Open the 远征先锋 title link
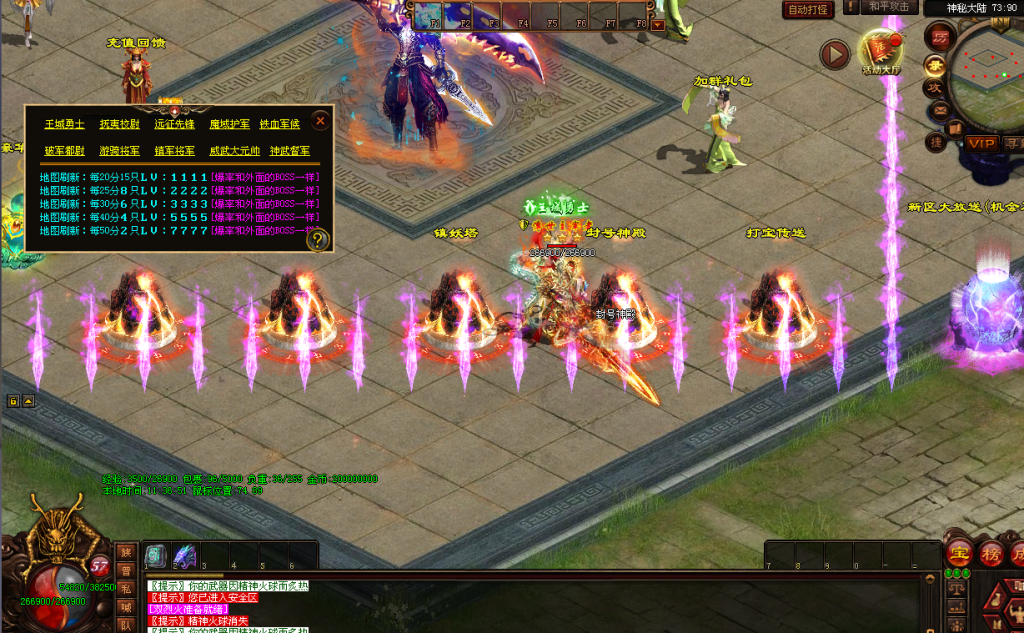This screenshot has width=1024, height=633. point(174,125)
